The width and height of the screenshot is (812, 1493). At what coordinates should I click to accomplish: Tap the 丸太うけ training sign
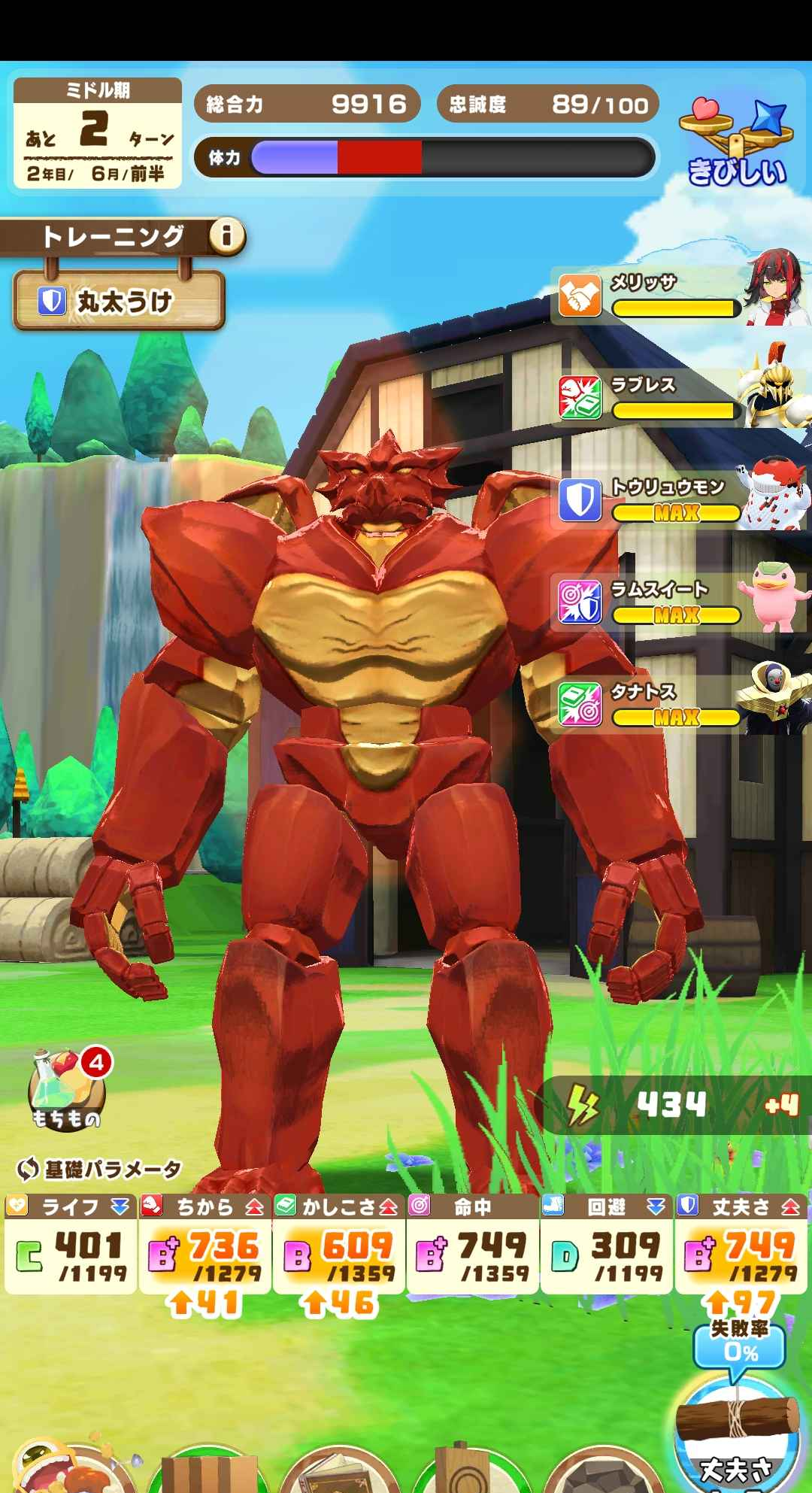[119, 302]
